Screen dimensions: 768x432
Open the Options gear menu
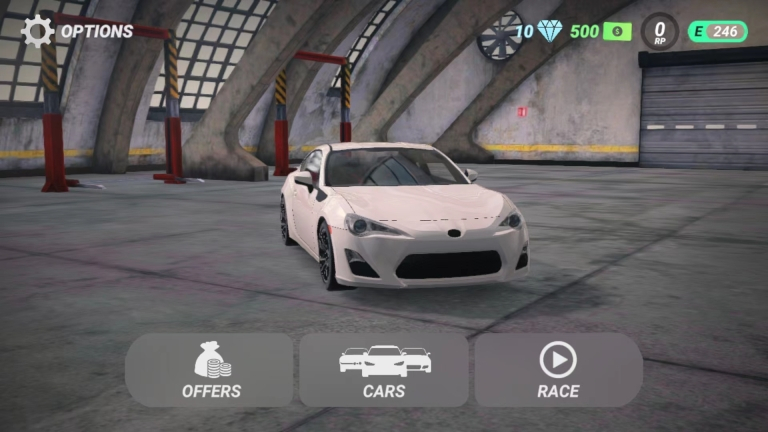point(38,31)
